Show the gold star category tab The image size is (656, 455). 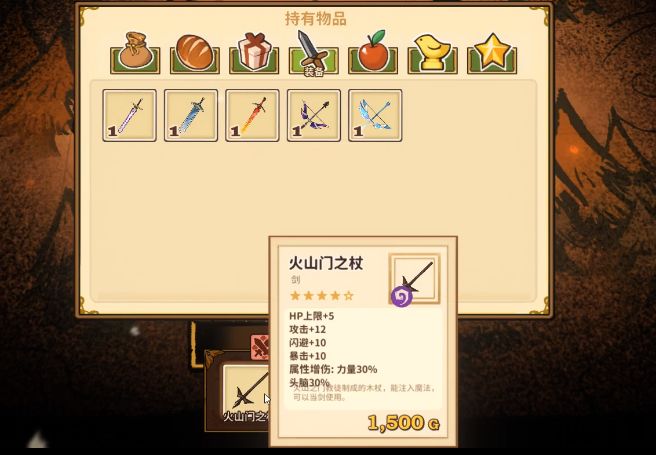491,52
